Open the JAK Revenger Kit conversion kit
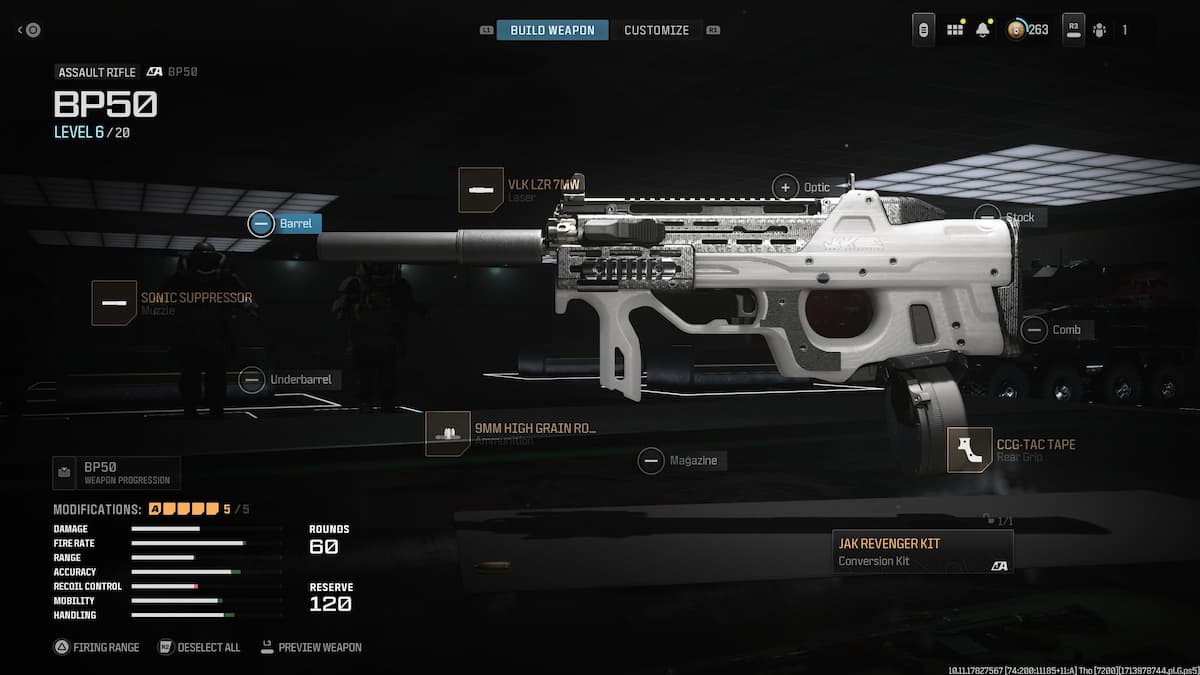 coord(922,551)
